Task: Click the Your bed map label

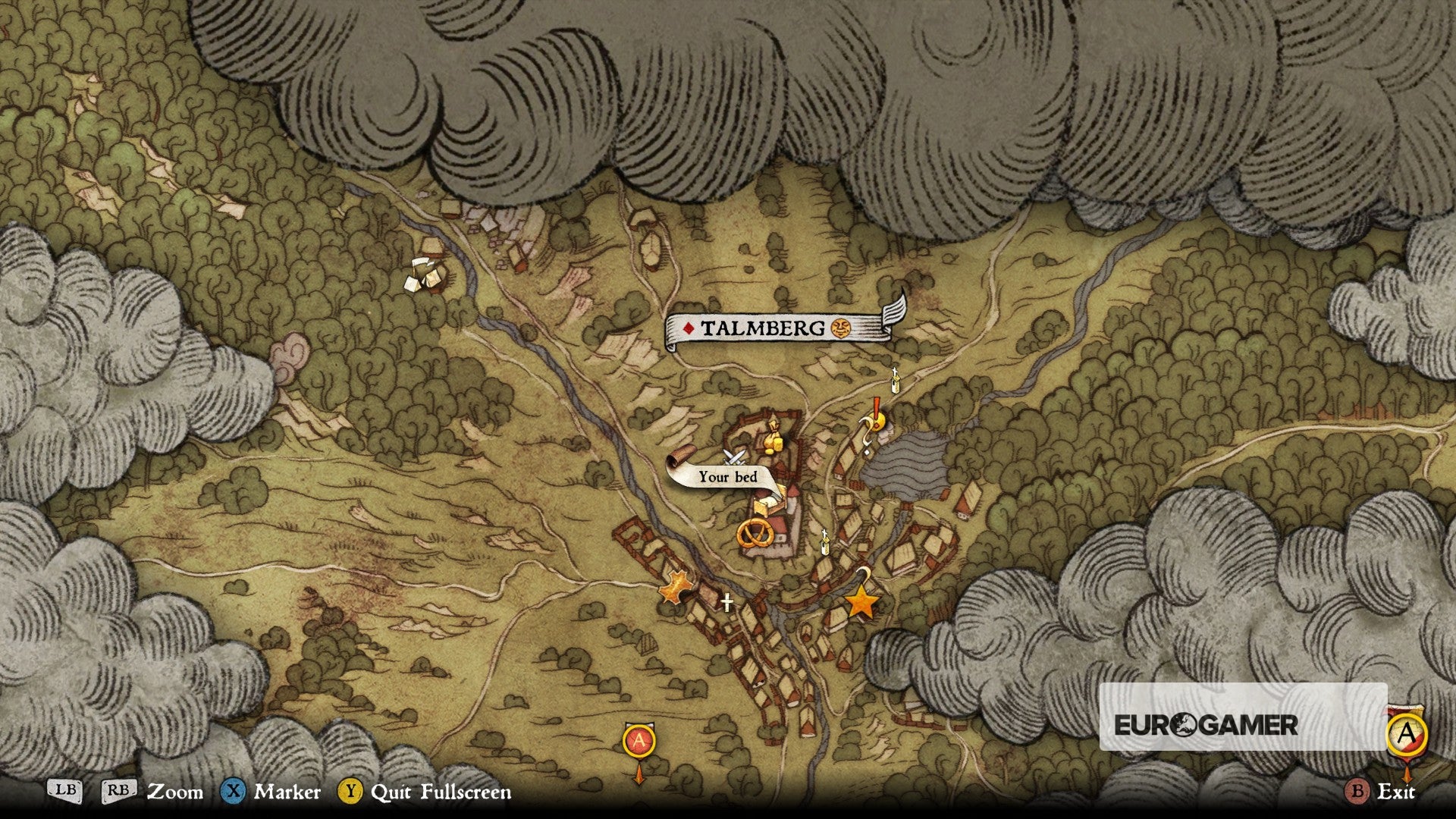Action: tap(726, 476)
